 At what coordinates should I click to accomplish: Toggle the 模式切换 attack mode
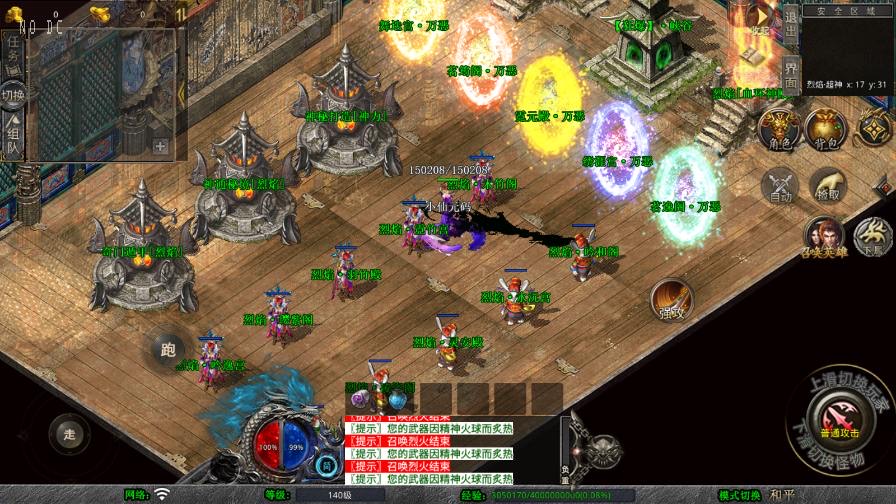click(740, 495)
